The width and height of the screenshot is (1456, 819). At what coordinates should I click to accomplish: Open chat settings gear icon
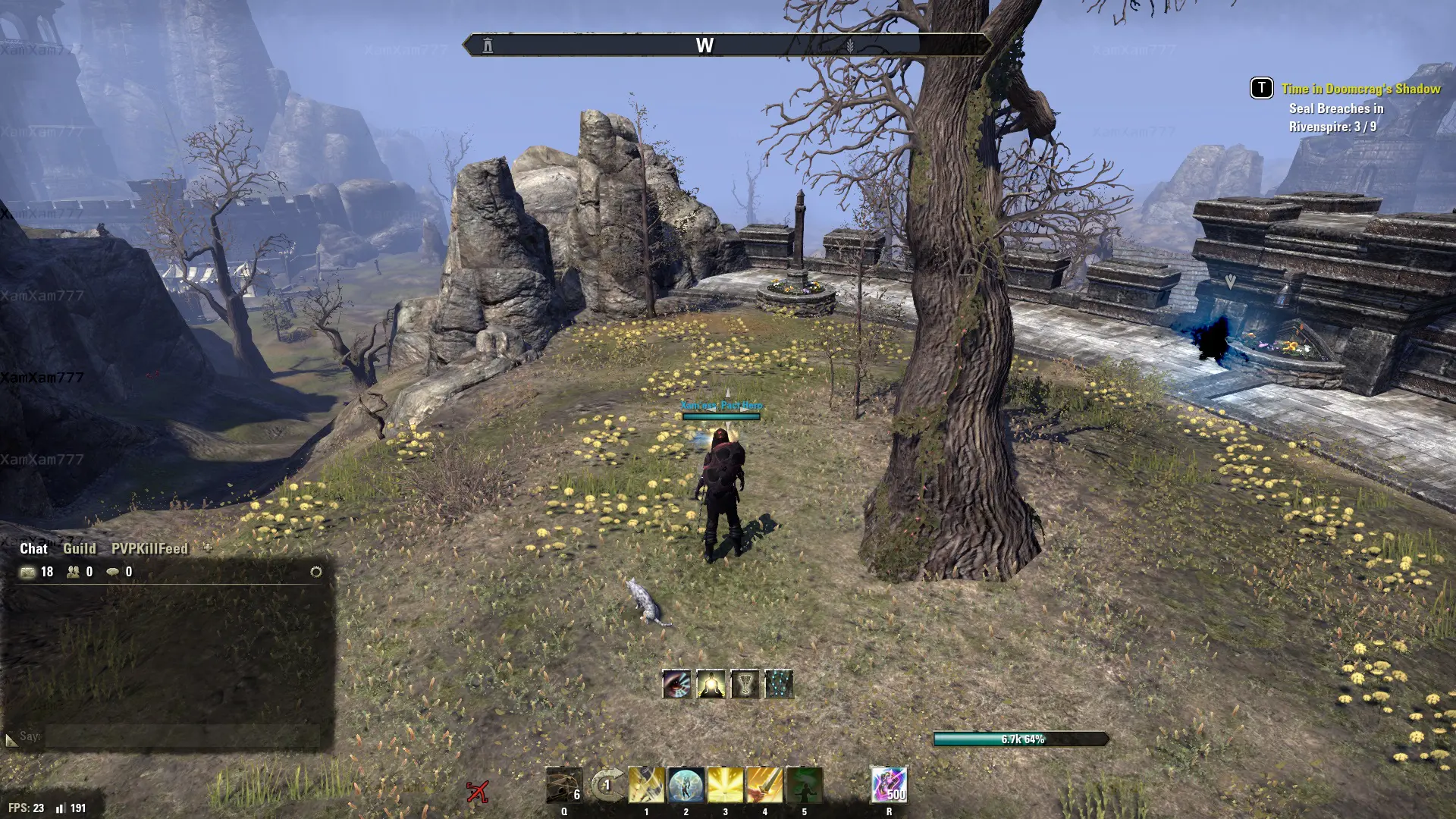pyautogui.click(x=316, y=572)
